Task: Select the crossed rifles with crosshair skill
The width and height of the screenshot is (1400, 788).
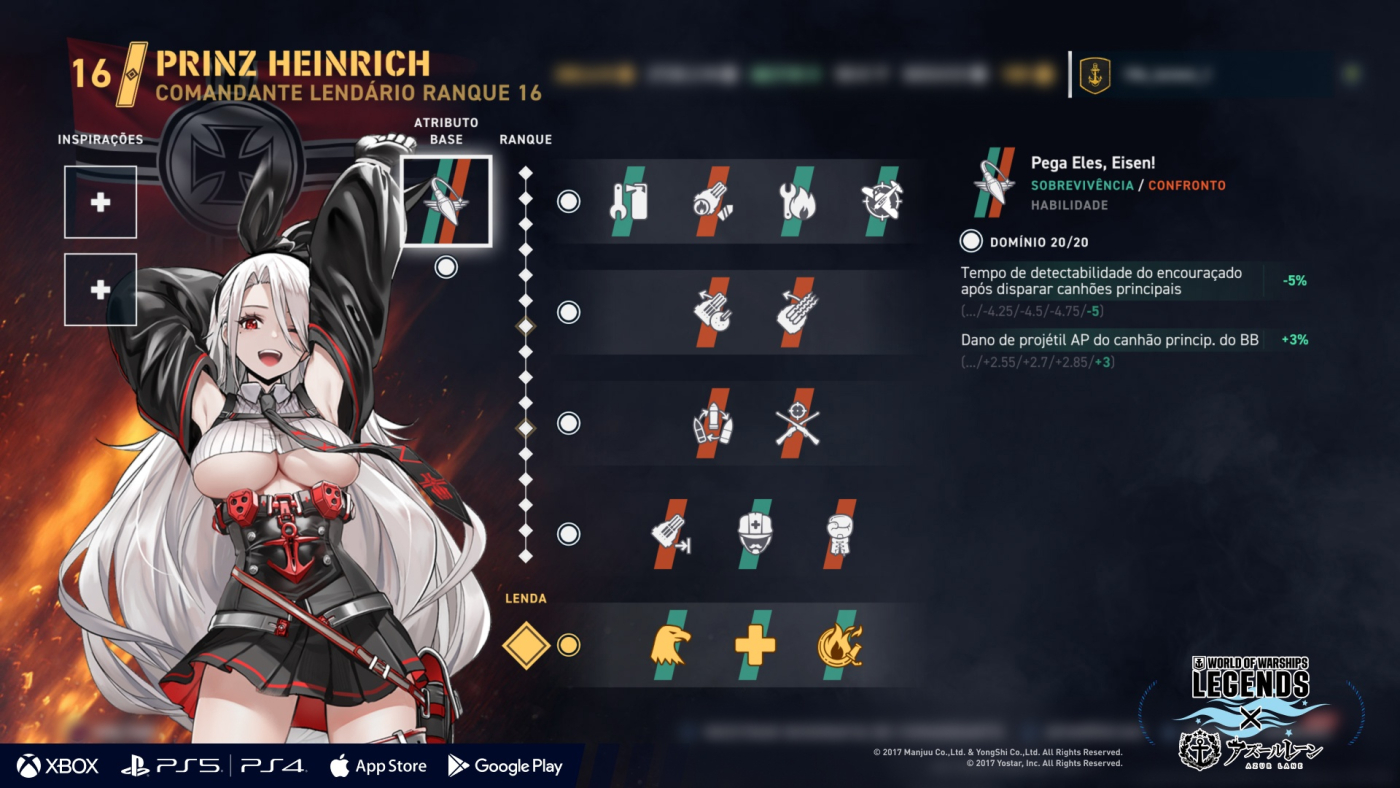Action: (797, 423)
